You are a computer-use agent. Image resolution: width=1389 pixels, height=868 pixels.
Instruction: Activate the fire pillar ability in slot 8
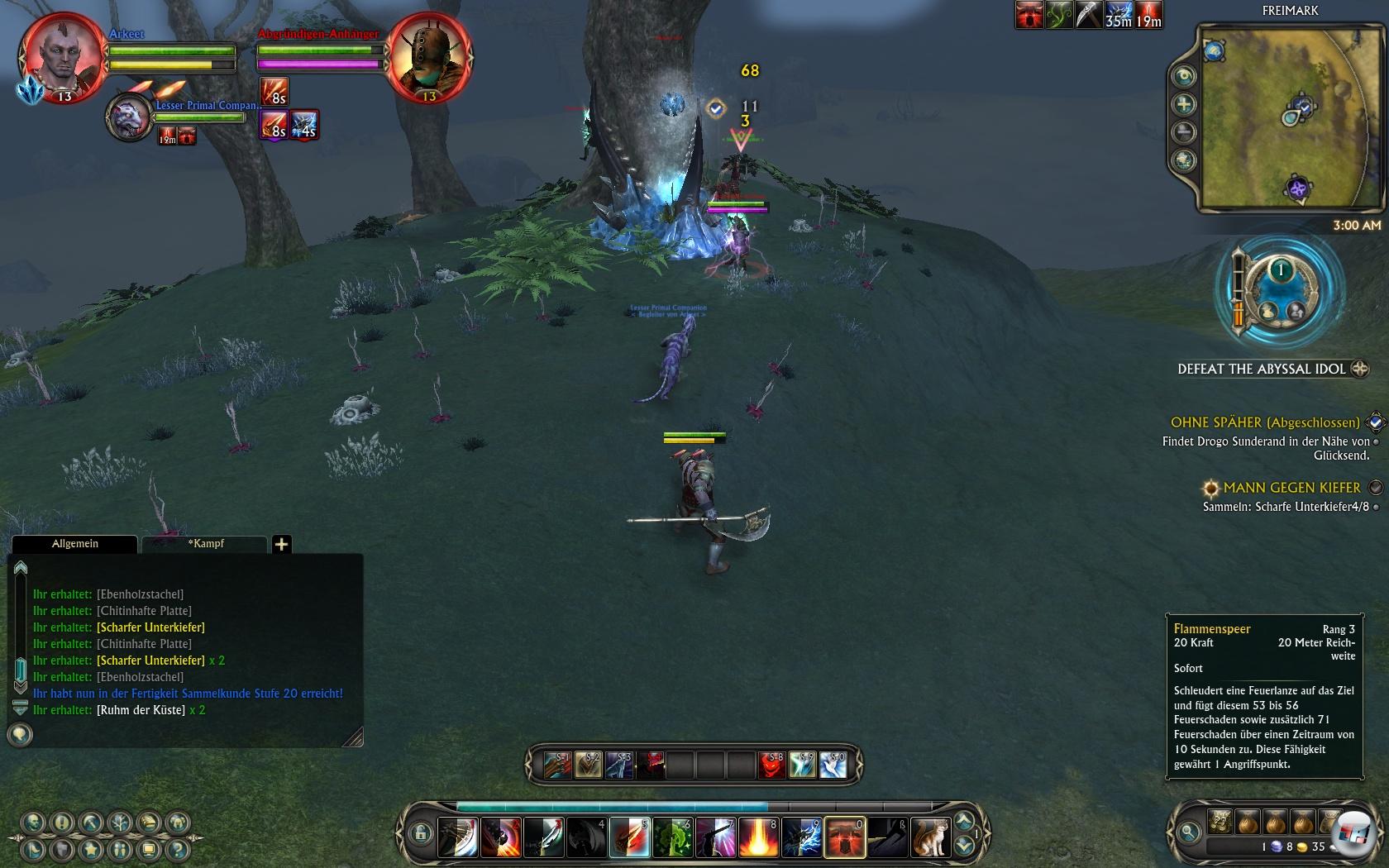click(758, 837)
